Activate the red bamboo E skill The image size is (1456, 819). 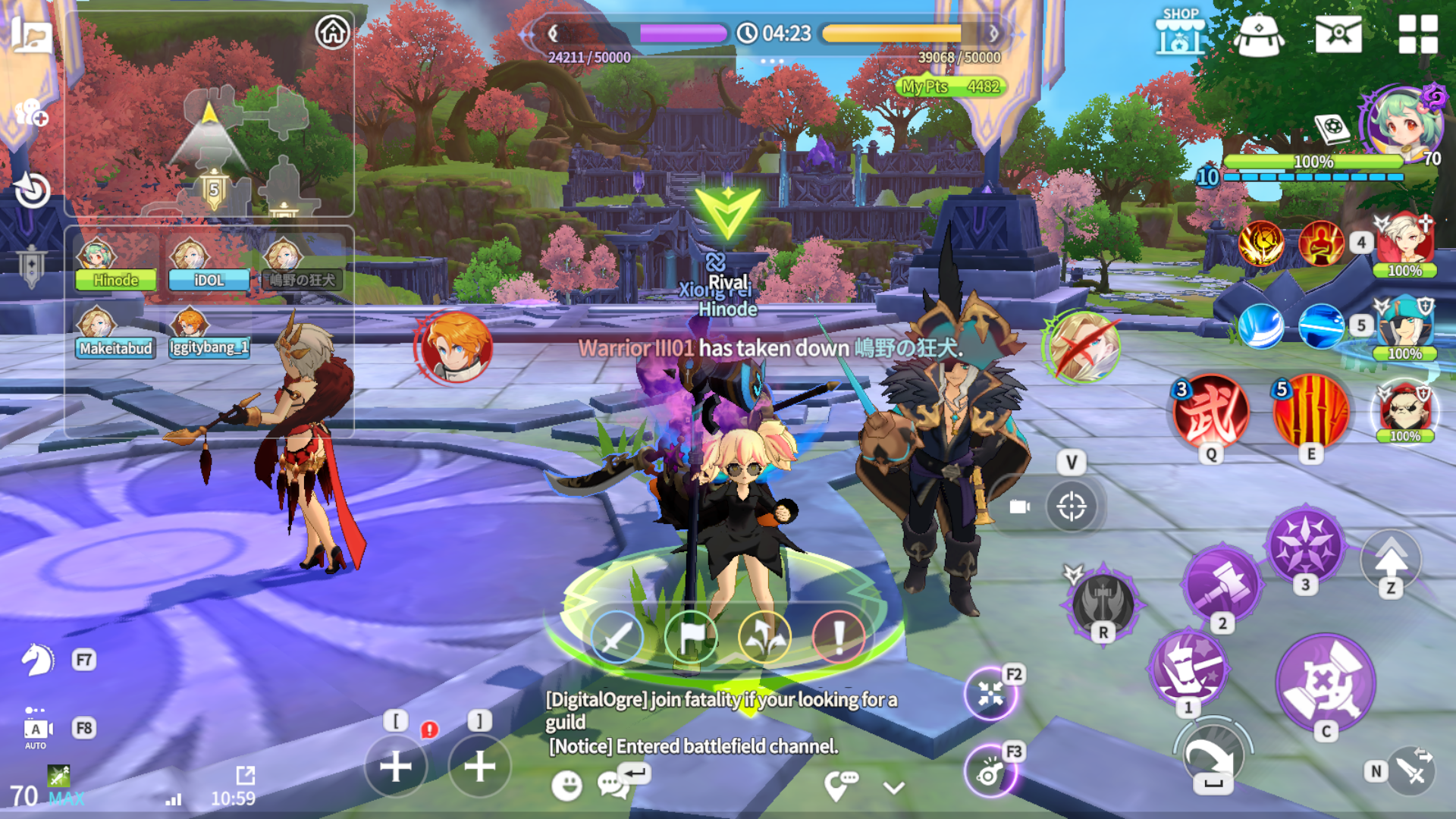[x=1311, y=412]
